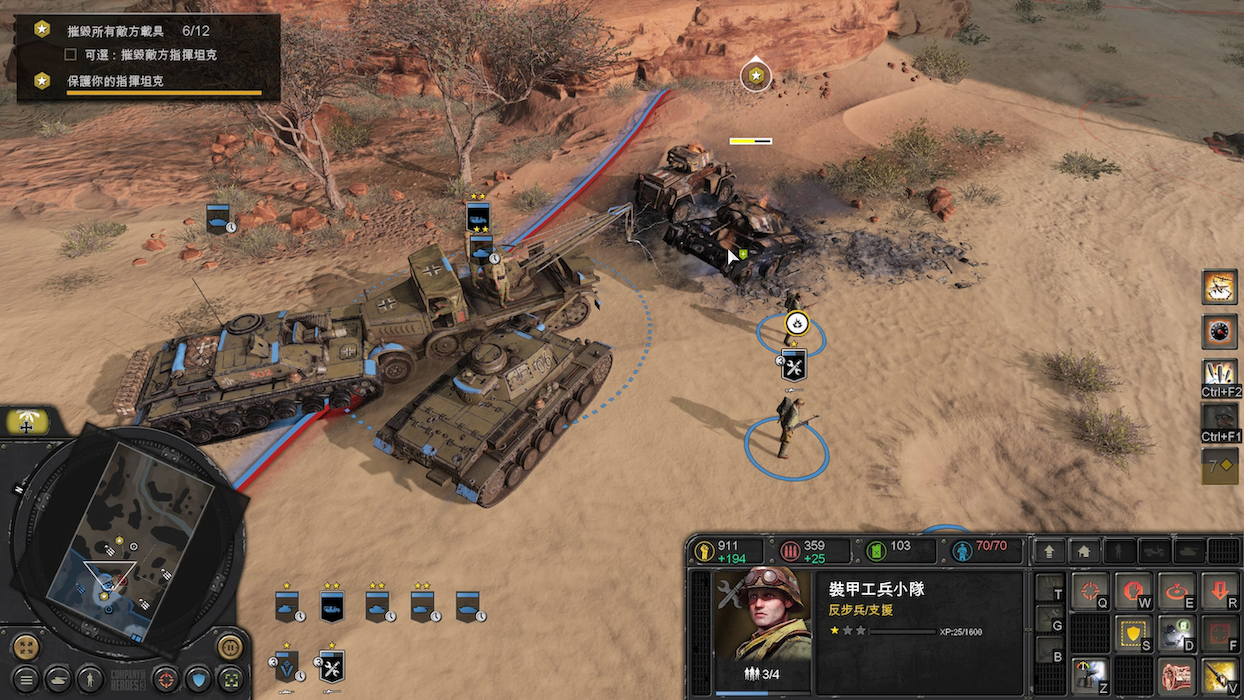Open the construction menu with gauge icon
Screen dimensions: 1244x700
[1089, 677]
